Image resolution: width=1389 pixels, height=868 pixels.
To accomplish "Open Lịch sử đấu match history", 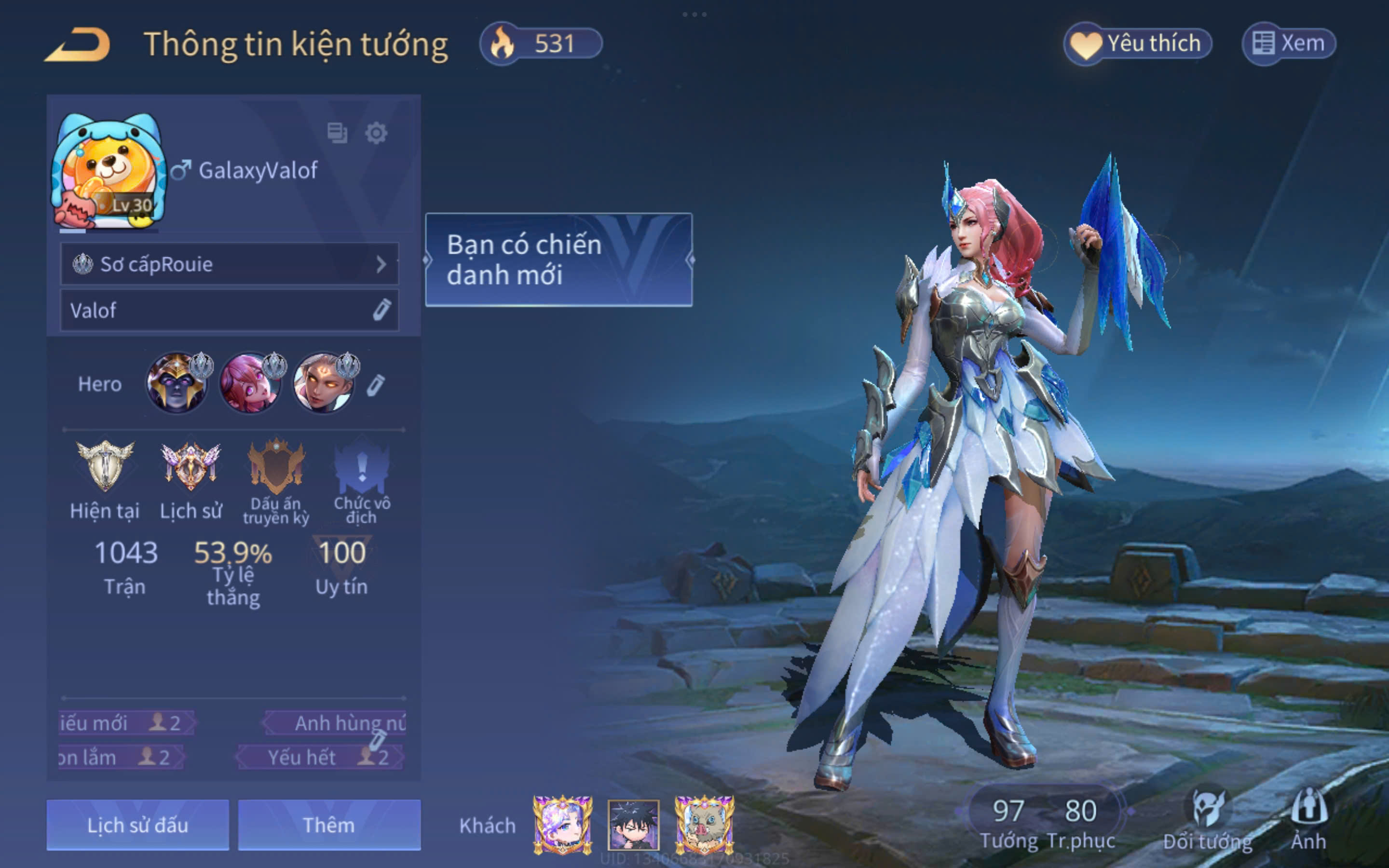I will click(x=138, y=825).
